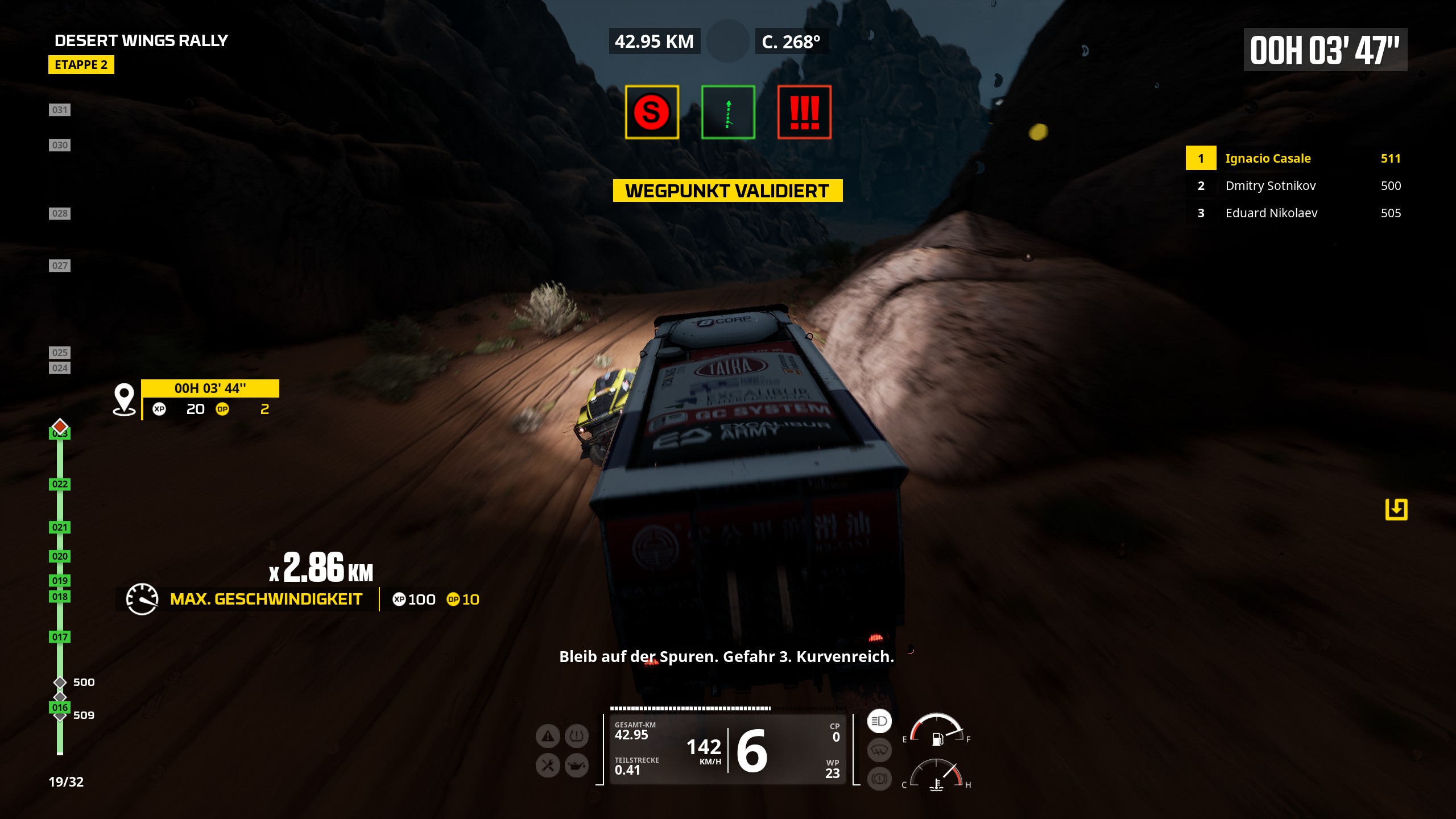1456x819 pixels.
Task: Click the map pin waypoint icon
Action: (x=124, y=399)
